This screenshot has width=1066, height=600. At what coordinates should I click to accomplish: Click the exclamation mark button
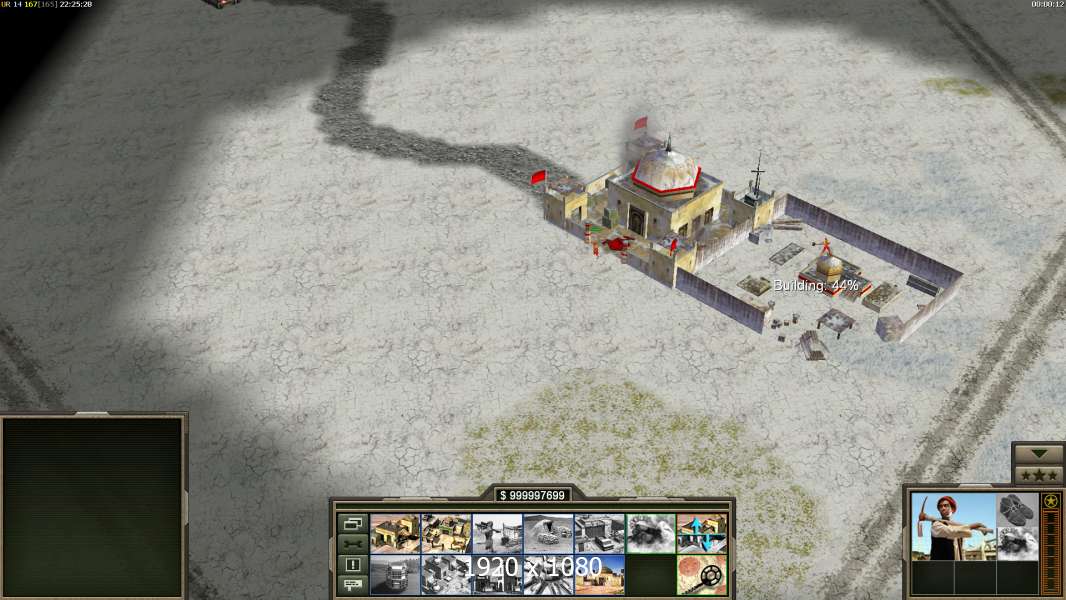[x=352, y=565]
